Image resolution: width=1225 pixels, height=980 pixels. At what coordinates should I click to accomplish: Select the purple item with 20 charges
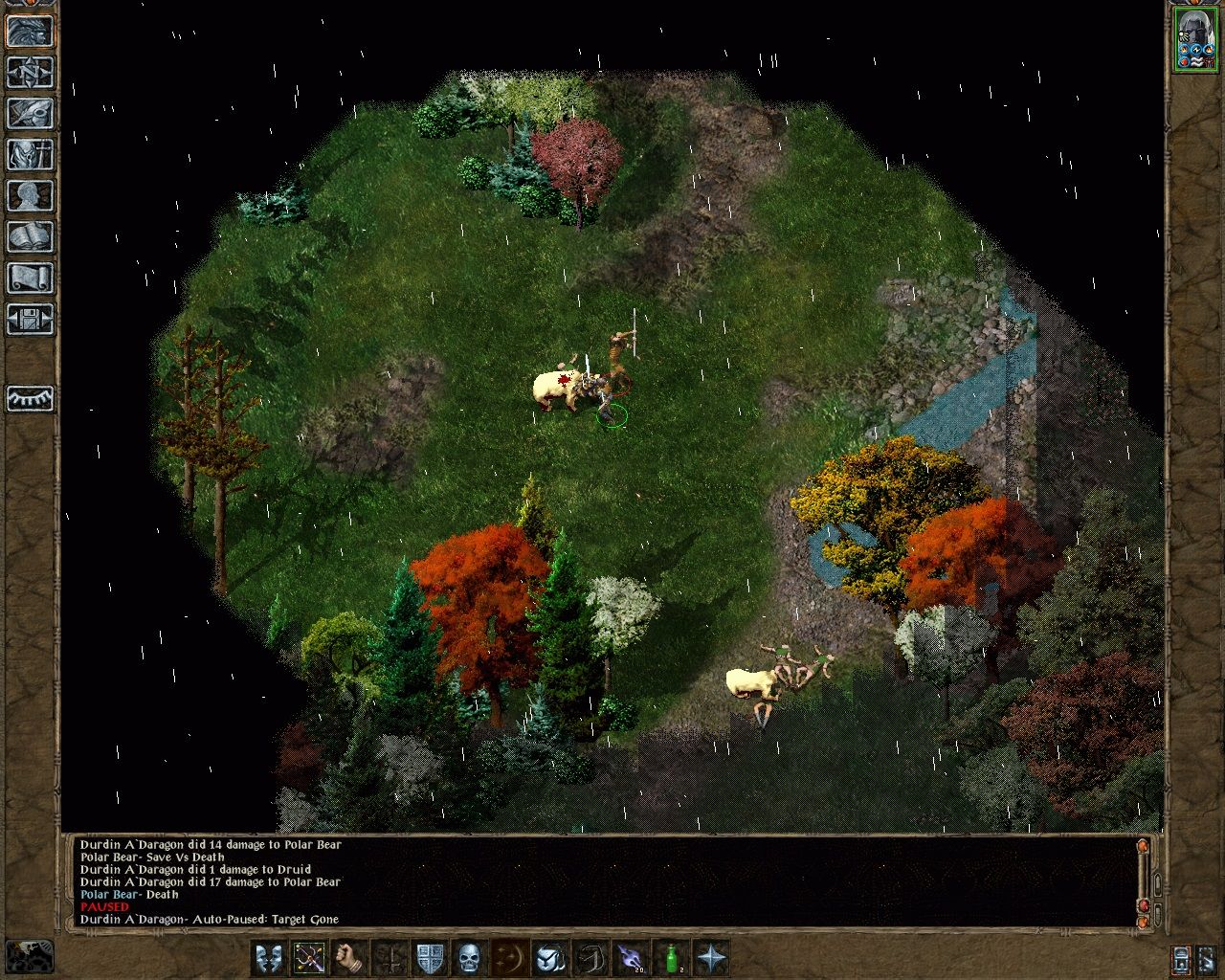[629, 957]
